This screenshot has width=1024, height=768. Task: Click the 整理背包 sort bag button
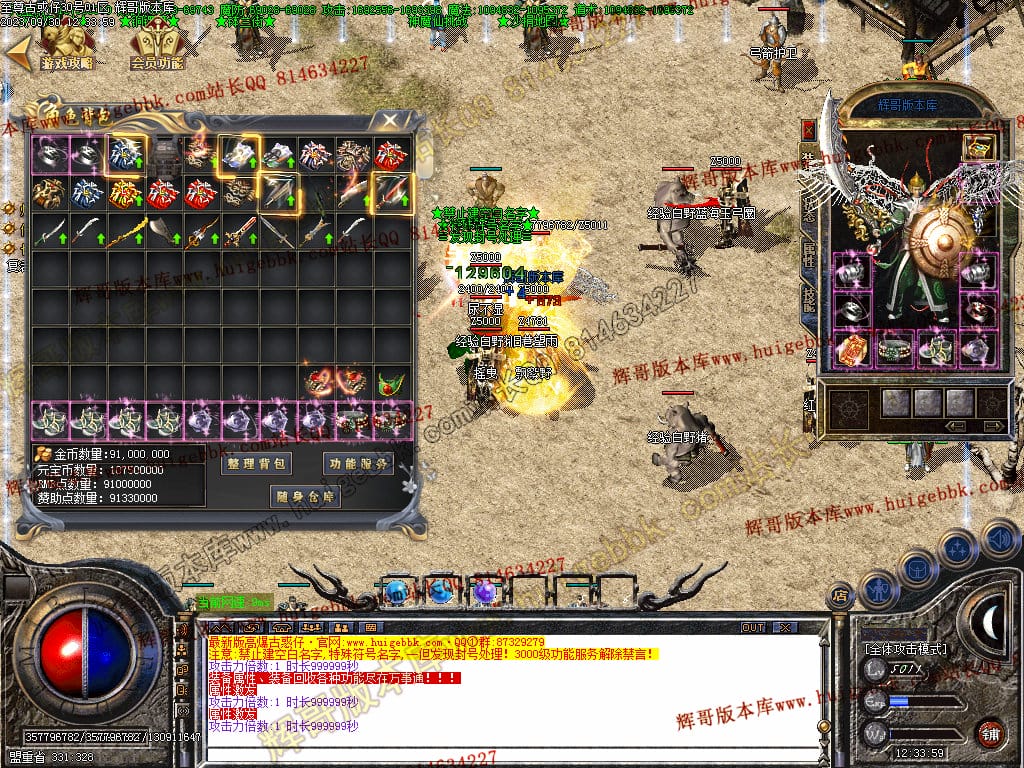click(255, 464)
